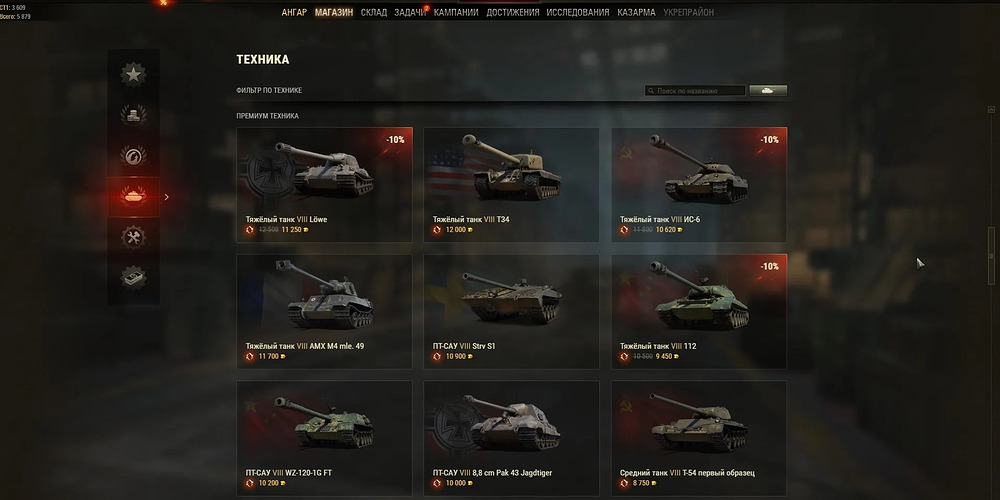Open the AMX M4 mle. 49 card
This screenshot has height=500, width=1000.
click(x=324, y=311)
